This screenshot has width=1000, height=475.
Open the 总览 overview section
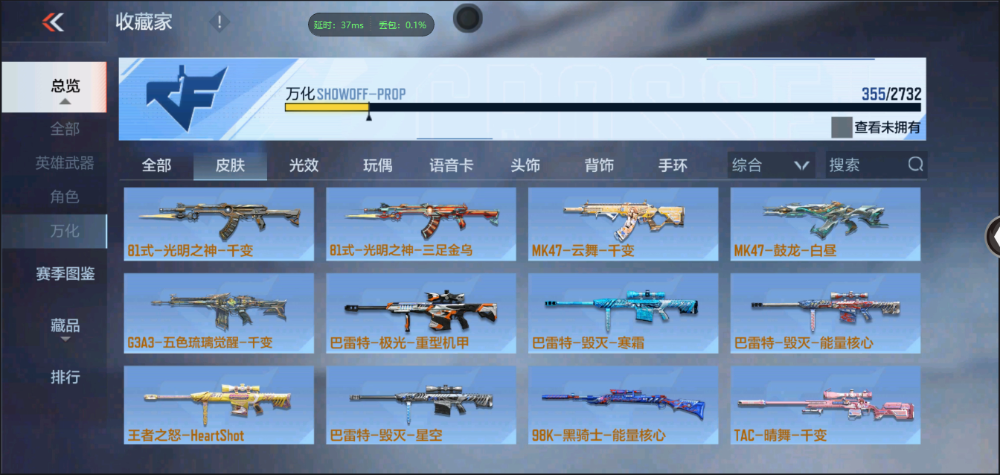pos(65,86)
